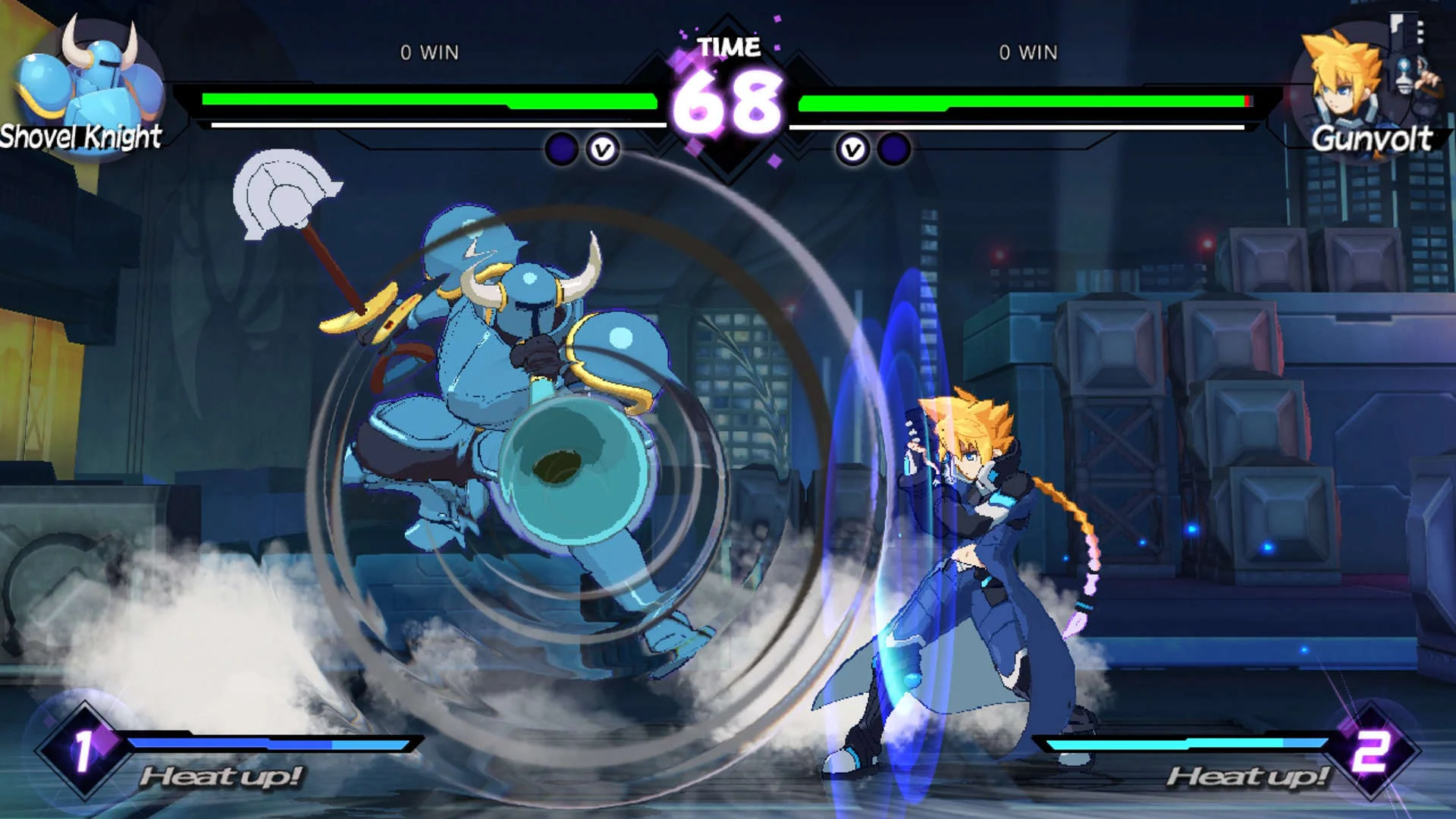Select the Shovel Knight name label
The height and width of the screenshot is (819, 1456).
[81, 136]
